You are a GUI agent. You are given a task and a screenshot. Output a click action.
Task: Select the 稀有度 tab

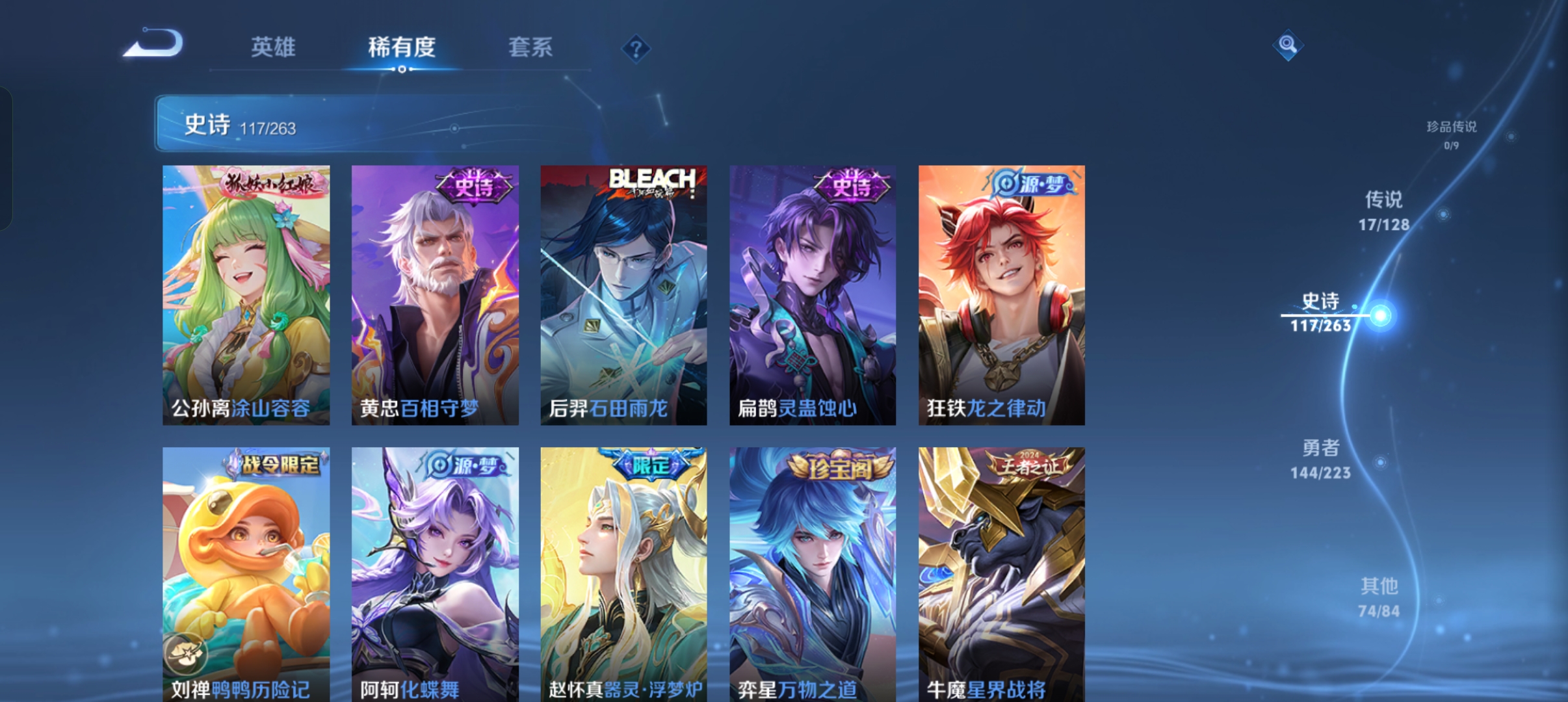tap(401, 47)
